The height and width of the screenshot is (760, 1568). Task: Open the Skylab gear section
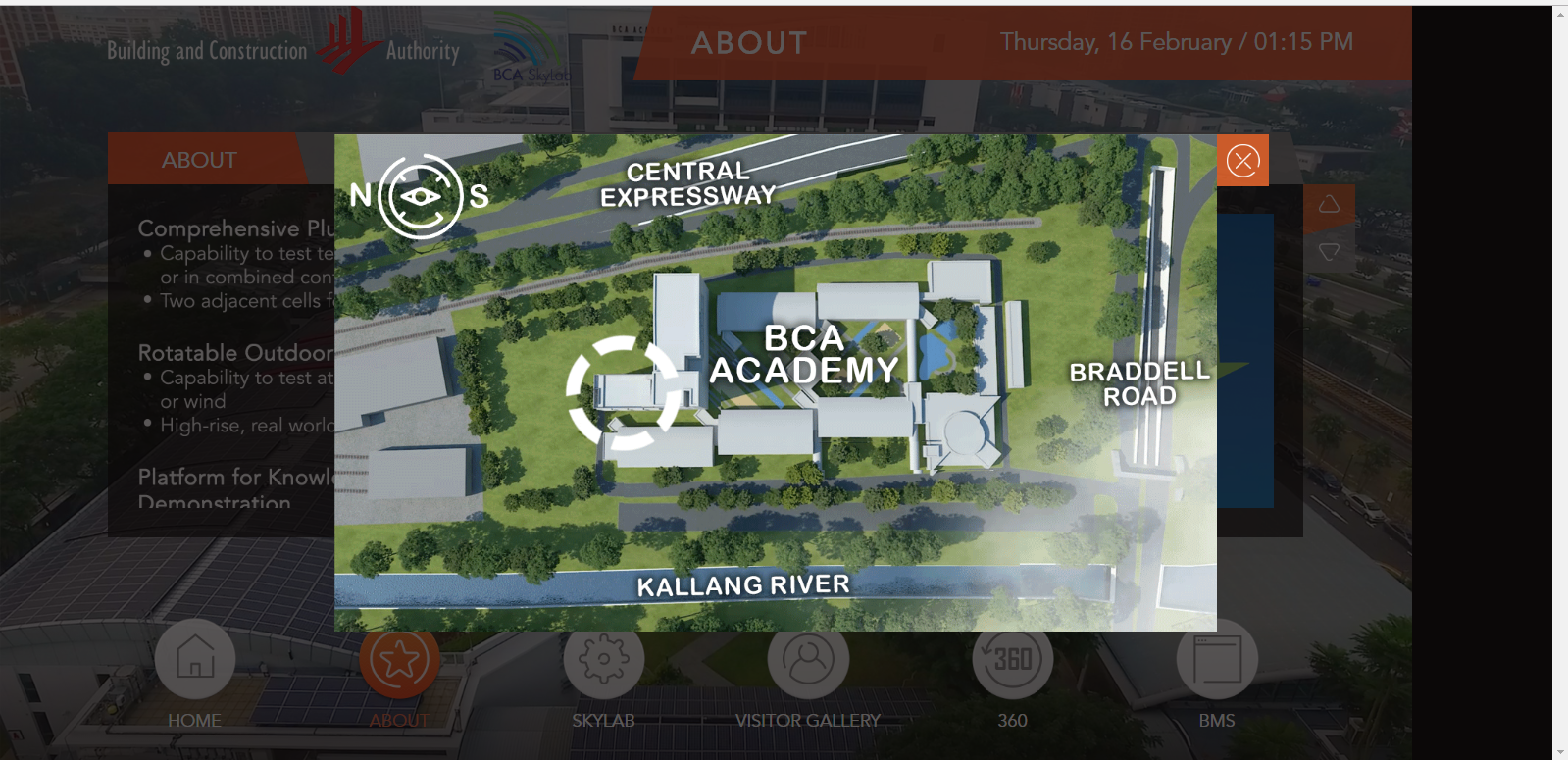click(603, 659)
